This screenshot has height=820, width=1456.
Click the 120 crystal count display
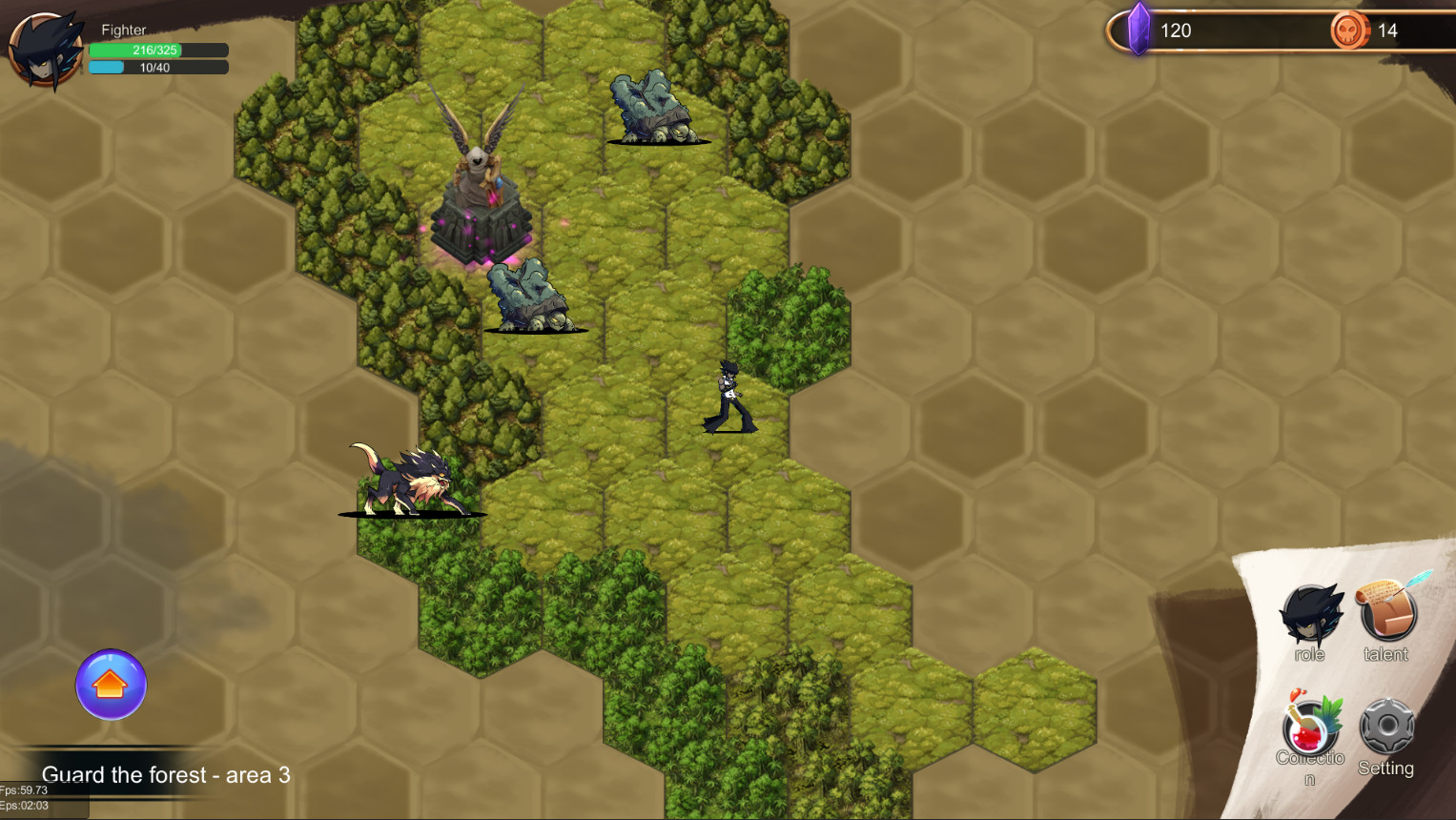(x=1179, y=30)
